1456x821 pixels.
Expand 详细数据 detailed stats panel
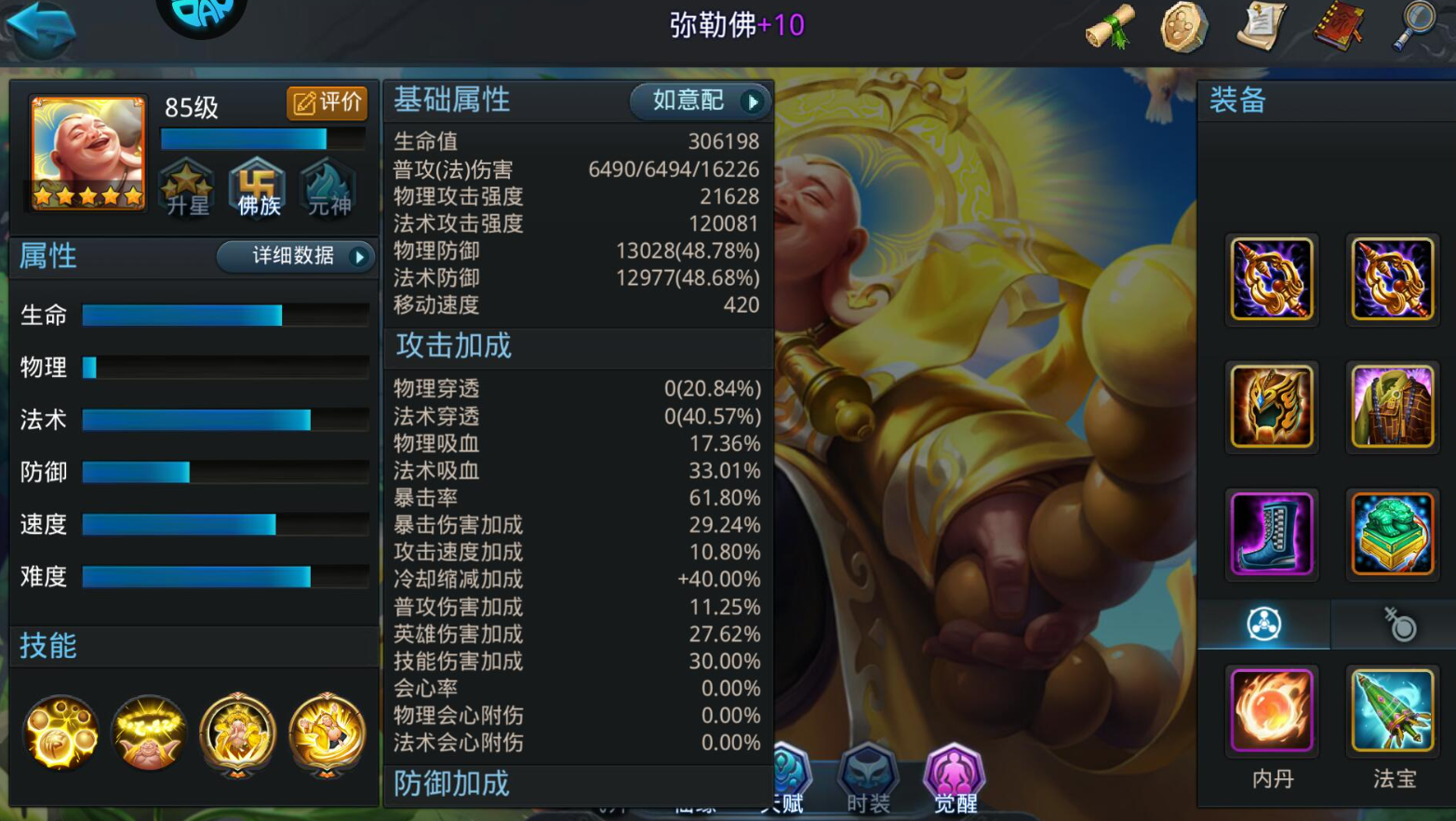click(296, 258)
